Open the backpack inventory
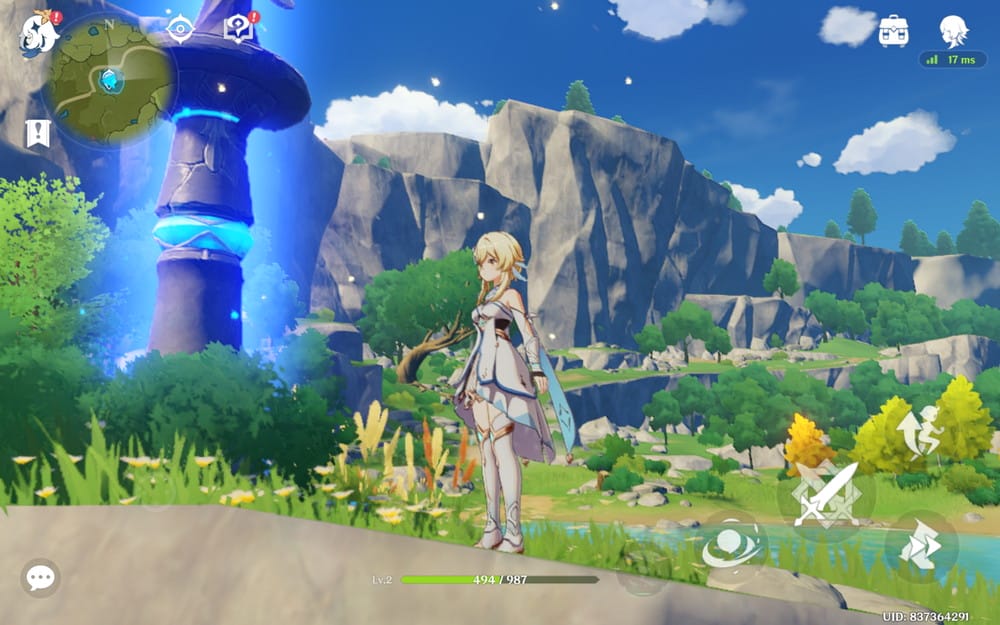The image size is (1000, 625). click(893, 31)
